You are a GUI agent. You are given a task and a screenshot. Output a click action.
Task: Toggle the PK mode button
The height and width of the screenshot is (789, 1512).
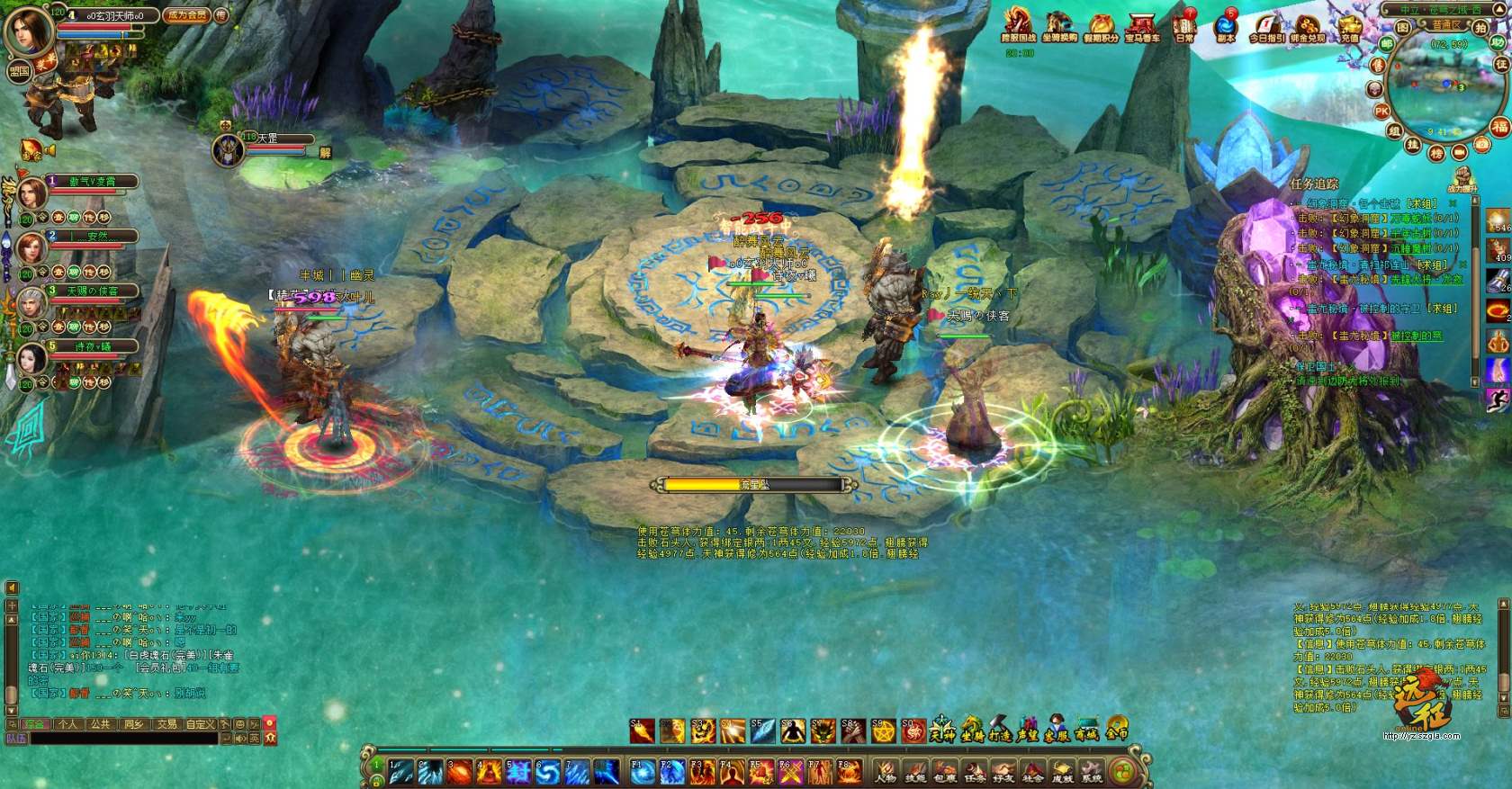[x=1381, y=111]
